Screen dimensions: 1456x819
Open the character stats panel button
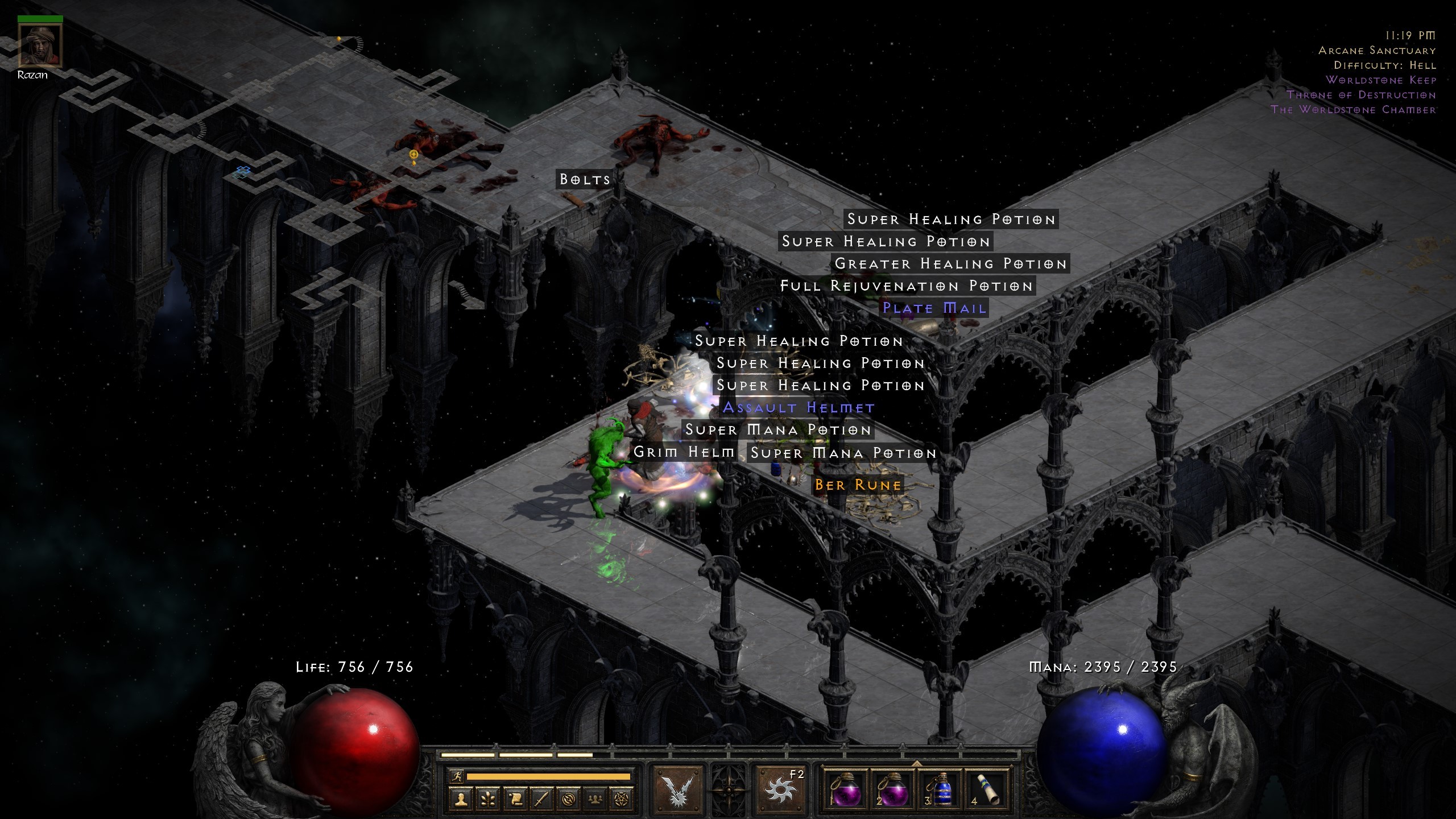pos(461,799)
